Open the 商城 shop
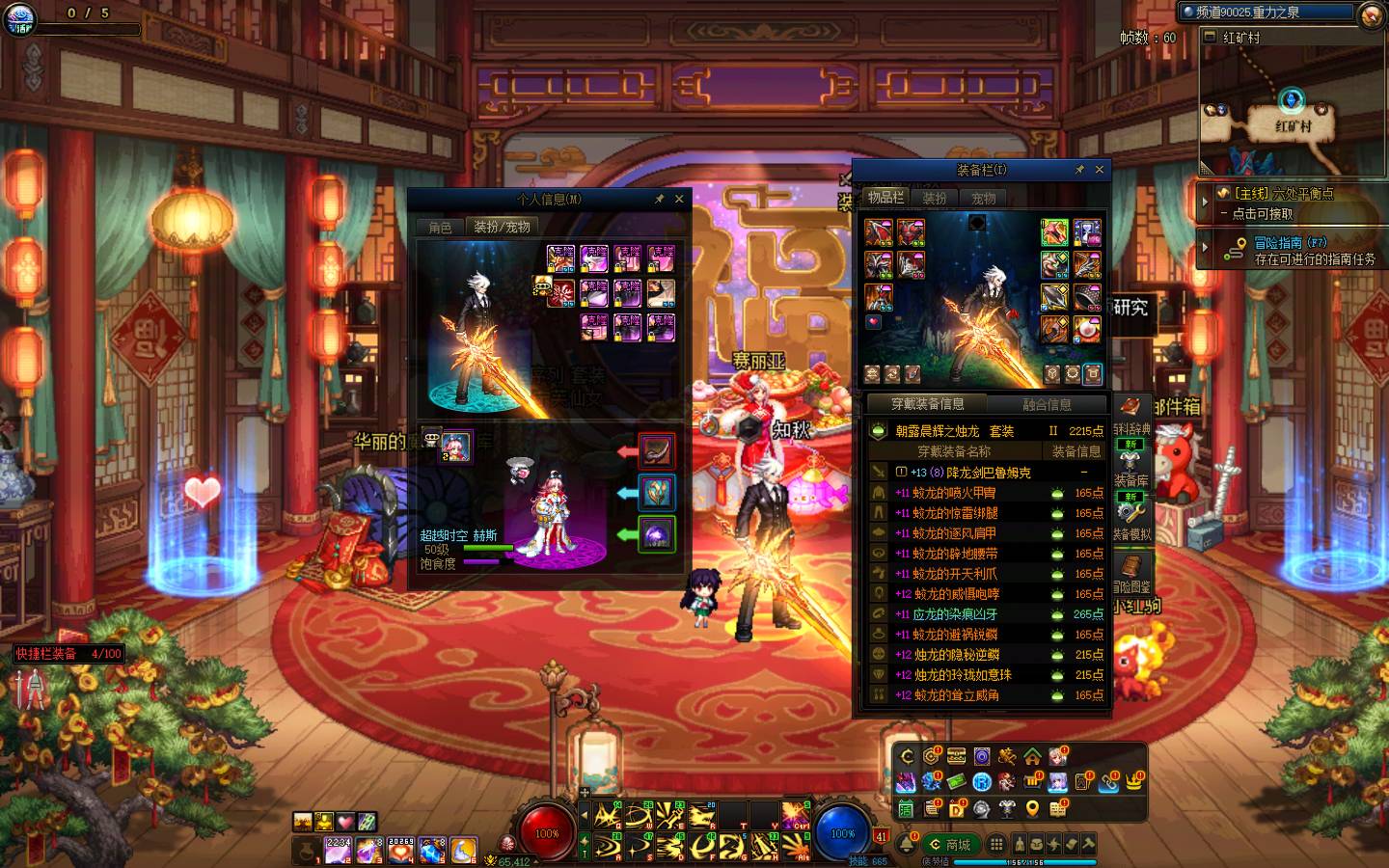 949,845
